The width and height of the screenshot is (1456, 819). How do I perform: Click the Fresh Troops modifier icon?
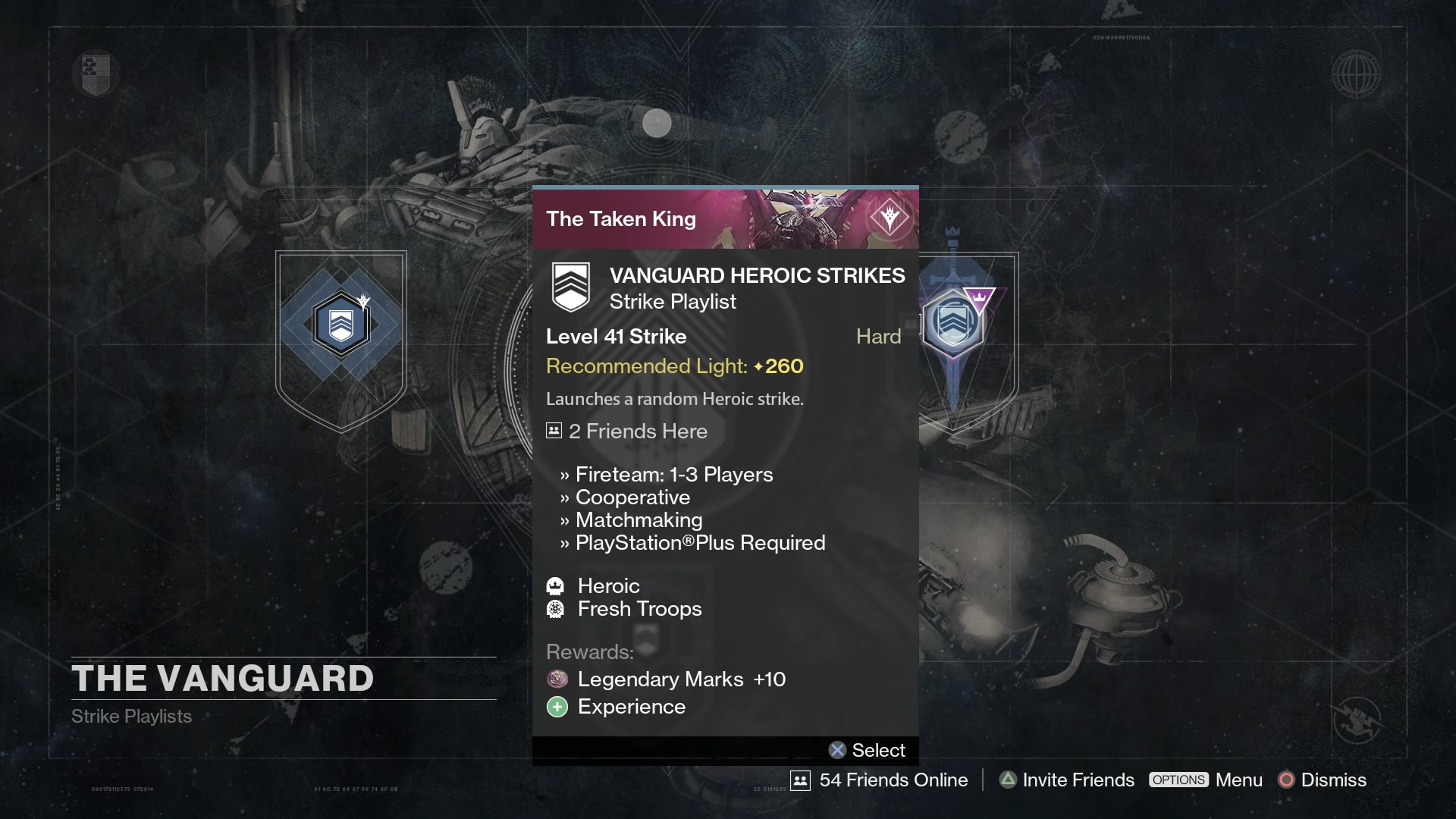click(x=557, y=608)
